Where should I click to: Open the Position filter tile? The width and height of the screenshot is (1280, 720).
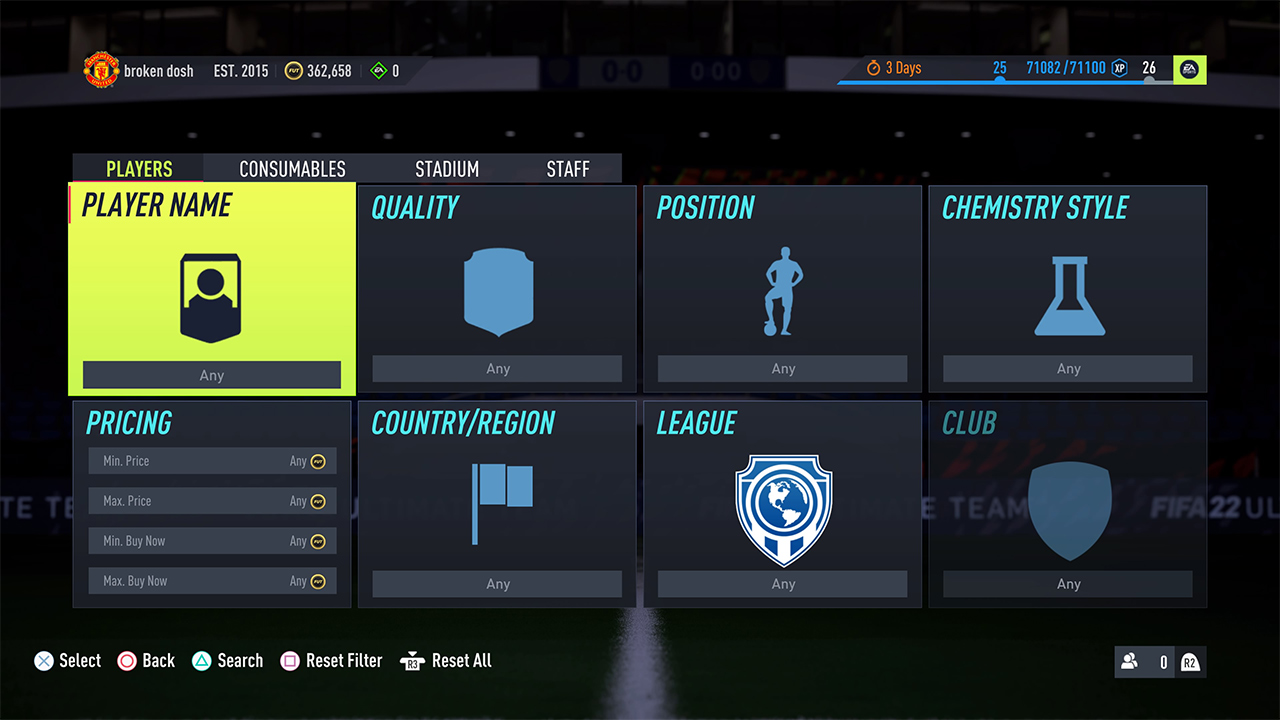click(x=782, y=288)
